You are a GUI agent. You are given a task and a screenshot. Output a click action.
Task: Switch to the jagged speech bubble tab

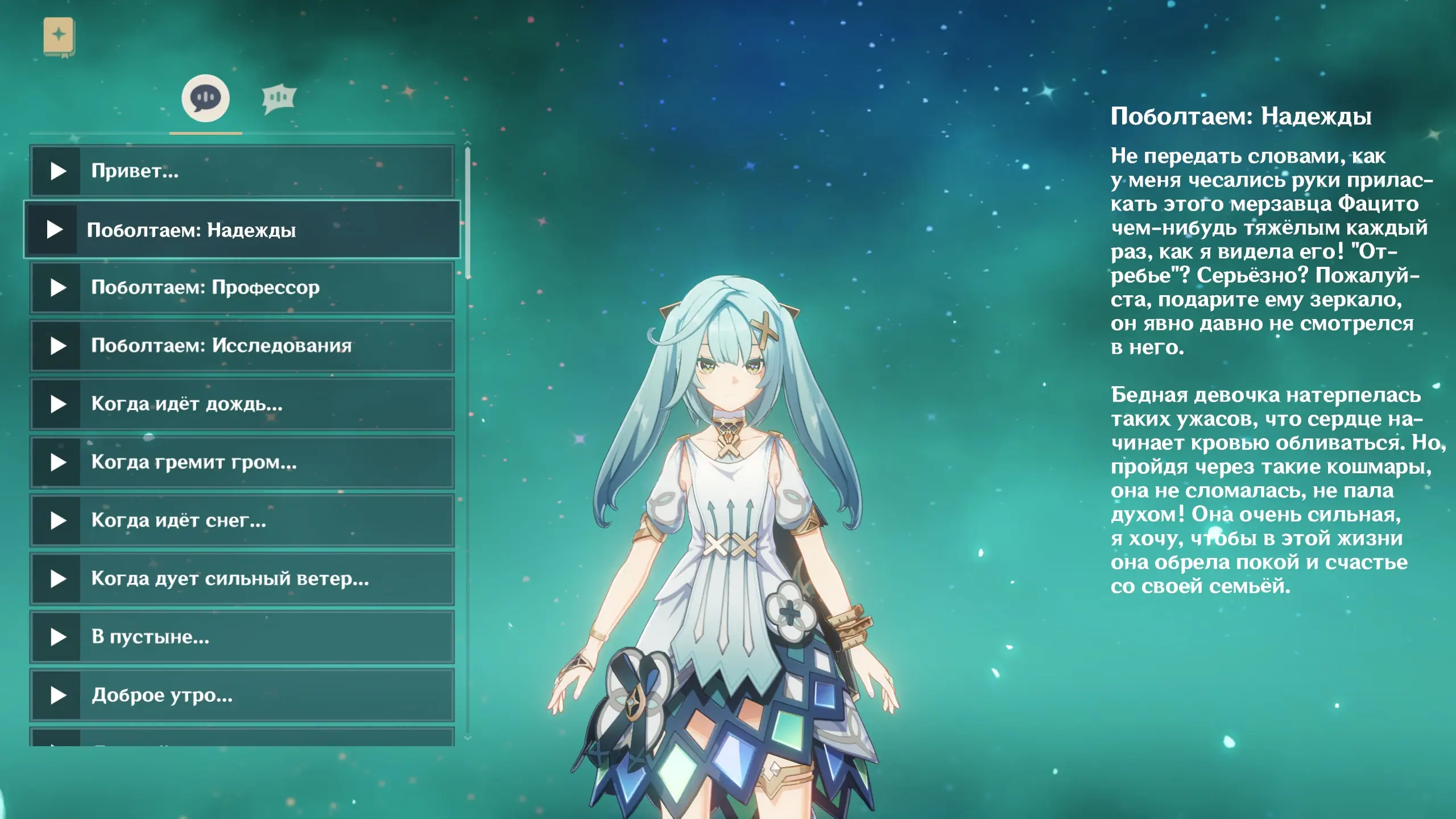(x=279, y=99)
